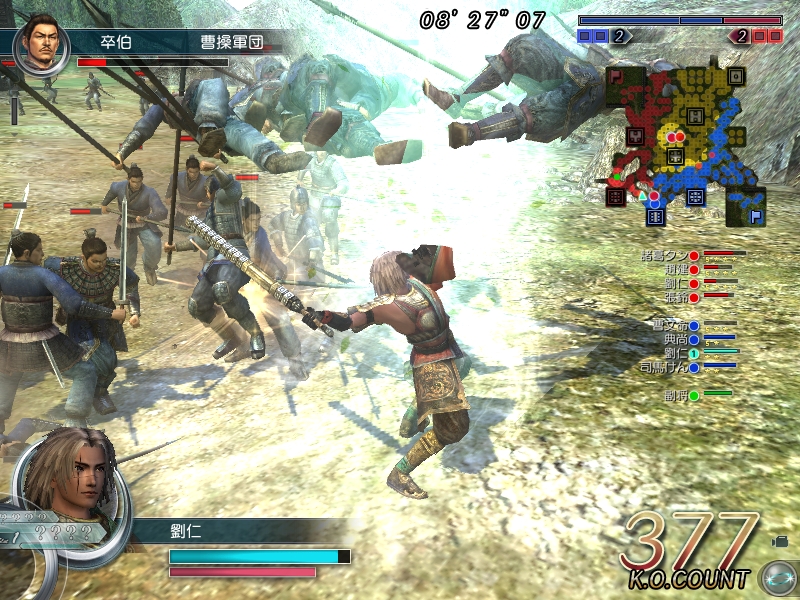Select the red flag main camp on minimap
Viewport: 800px width, 600px height.
tap(617, 77)
